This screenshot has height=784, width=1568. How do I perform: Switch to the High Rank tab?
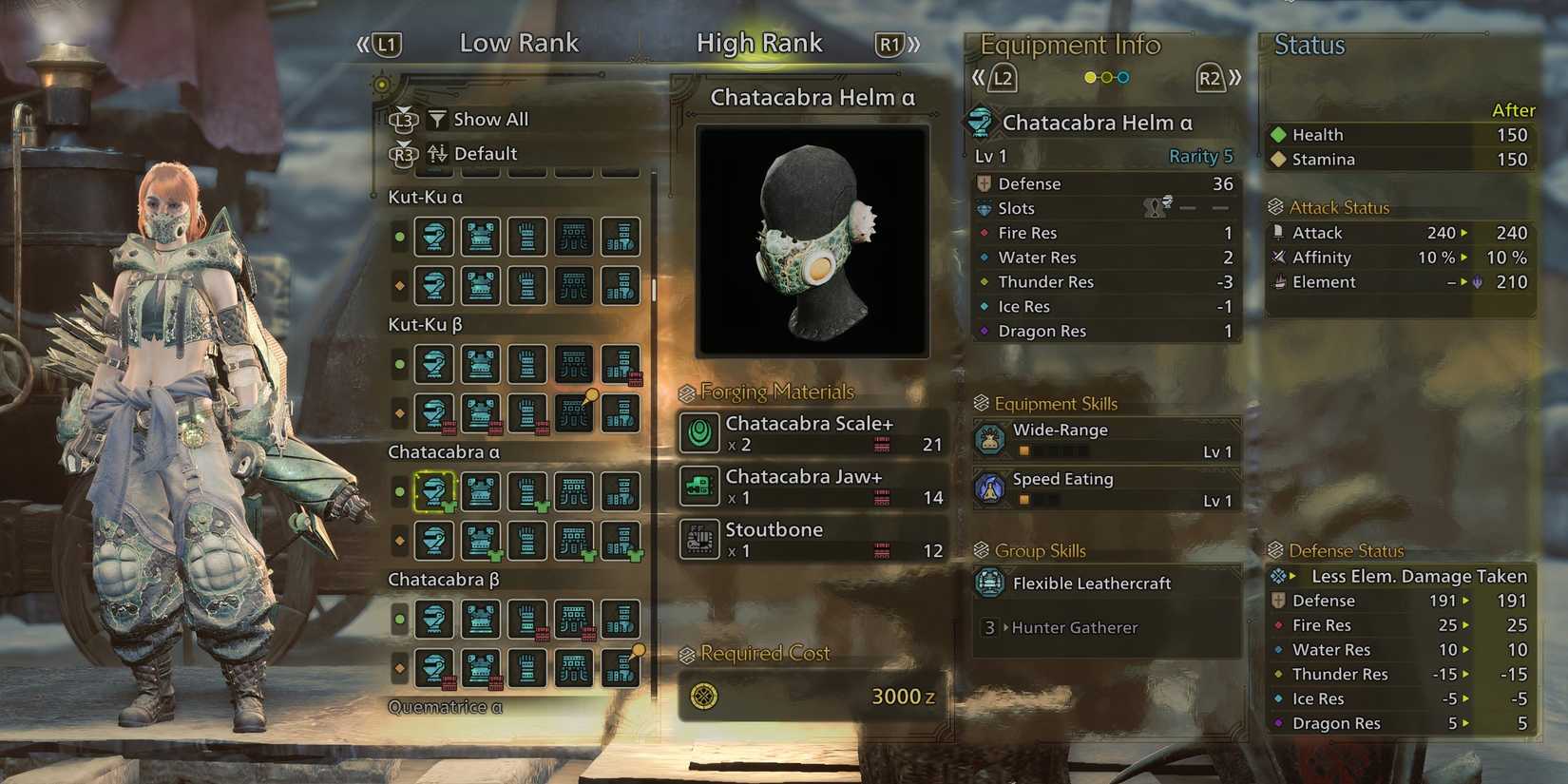click(x=759, y=42)
